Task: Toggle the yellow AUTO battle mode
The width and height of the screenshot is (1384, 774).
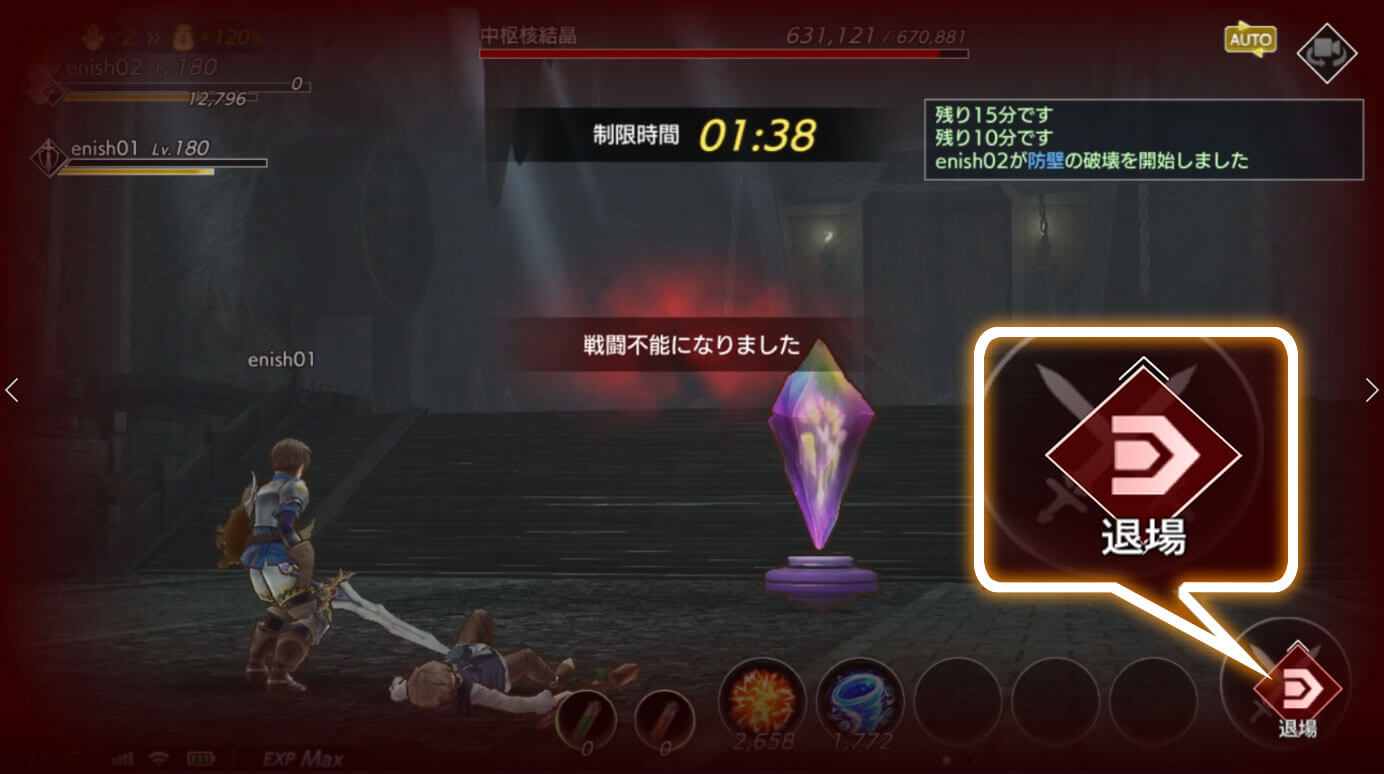Action: 1250,41
